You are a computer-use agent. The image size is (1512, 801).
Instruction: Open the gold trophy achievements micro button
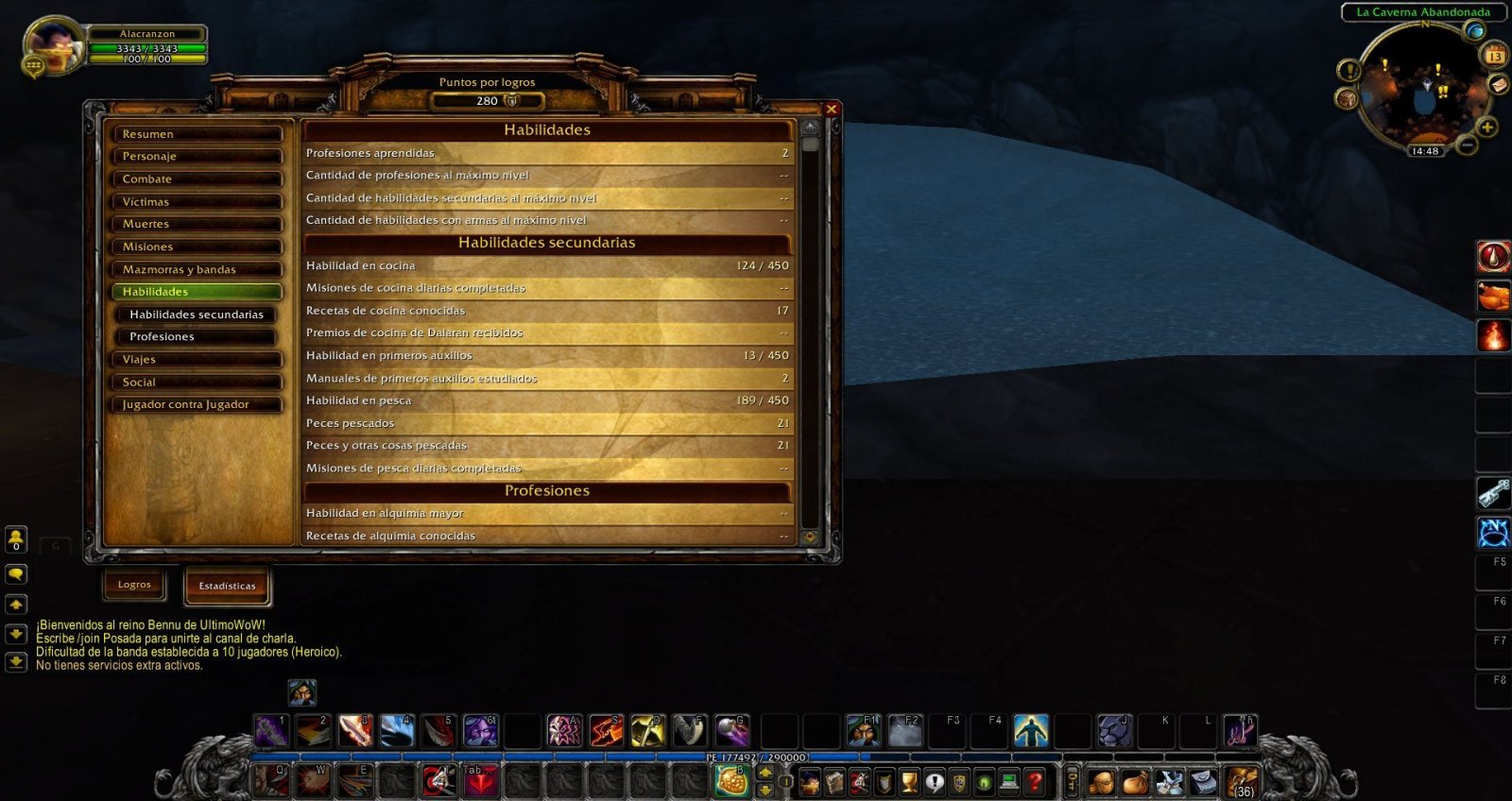pyautogui.click(x=909, y=781)
